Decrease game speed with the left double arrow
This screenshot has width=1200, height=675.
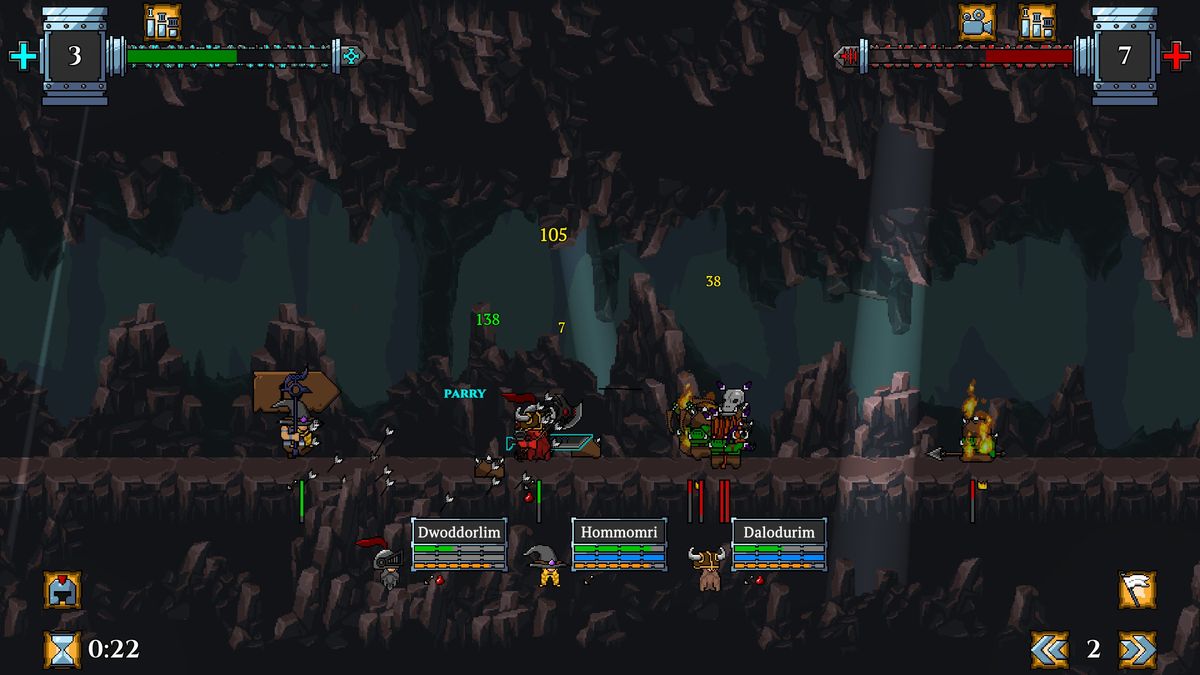coord(1049,649)
